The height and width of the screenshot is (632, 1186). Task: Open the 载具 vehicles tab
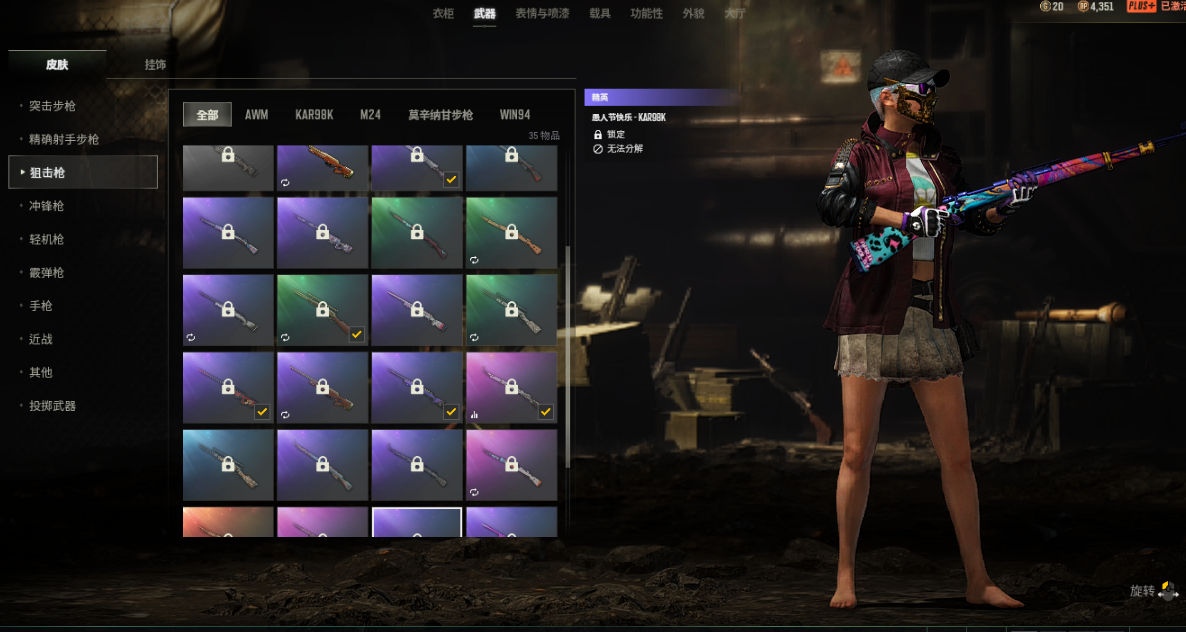tap(600, 14)
